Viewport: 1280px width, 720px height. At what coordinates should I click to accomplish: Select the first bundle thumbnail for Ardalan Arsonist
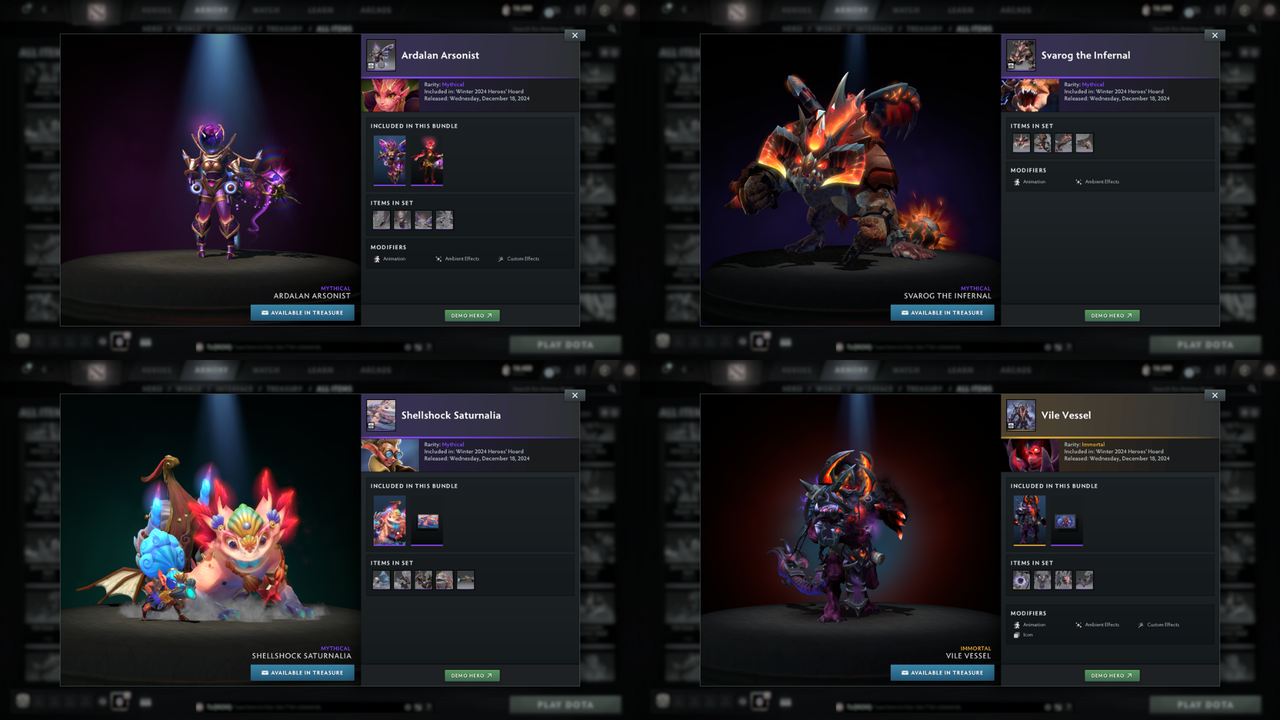[390, 160]
